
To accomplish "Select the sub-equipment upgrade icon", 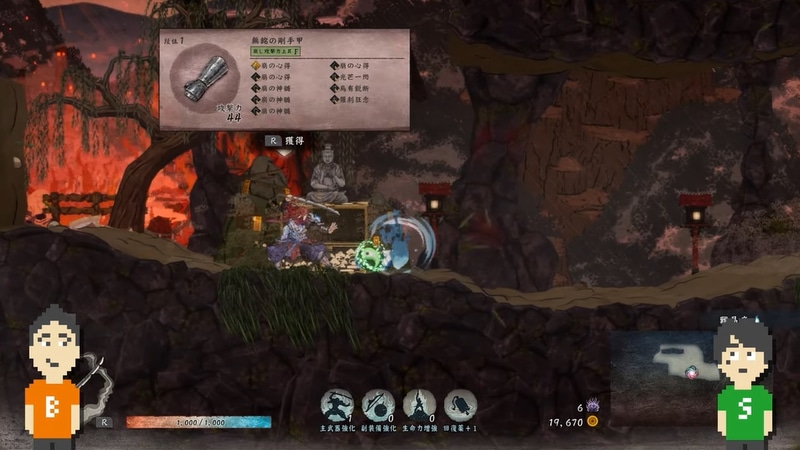I will point(378,405).
